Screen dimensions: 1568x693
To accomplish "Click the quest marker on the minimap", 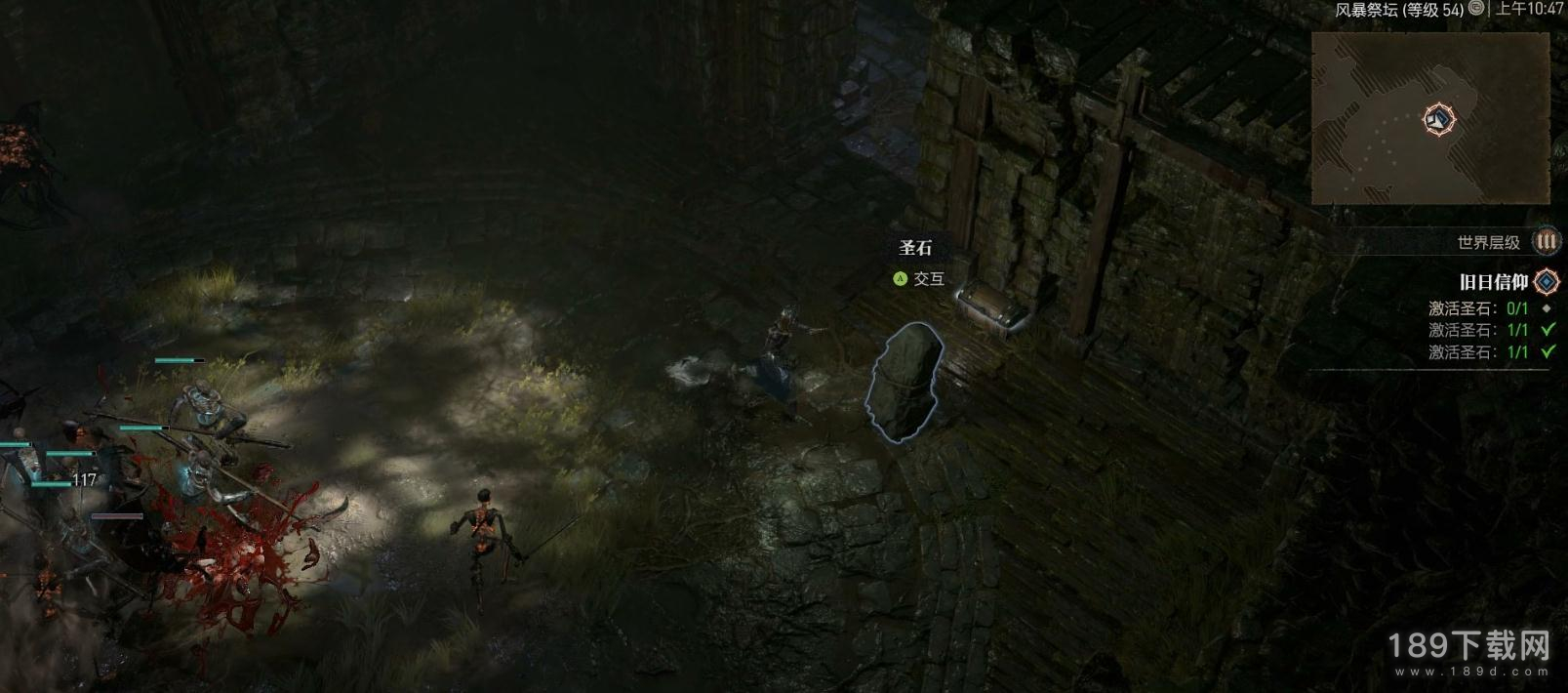I will [1438, 120].
